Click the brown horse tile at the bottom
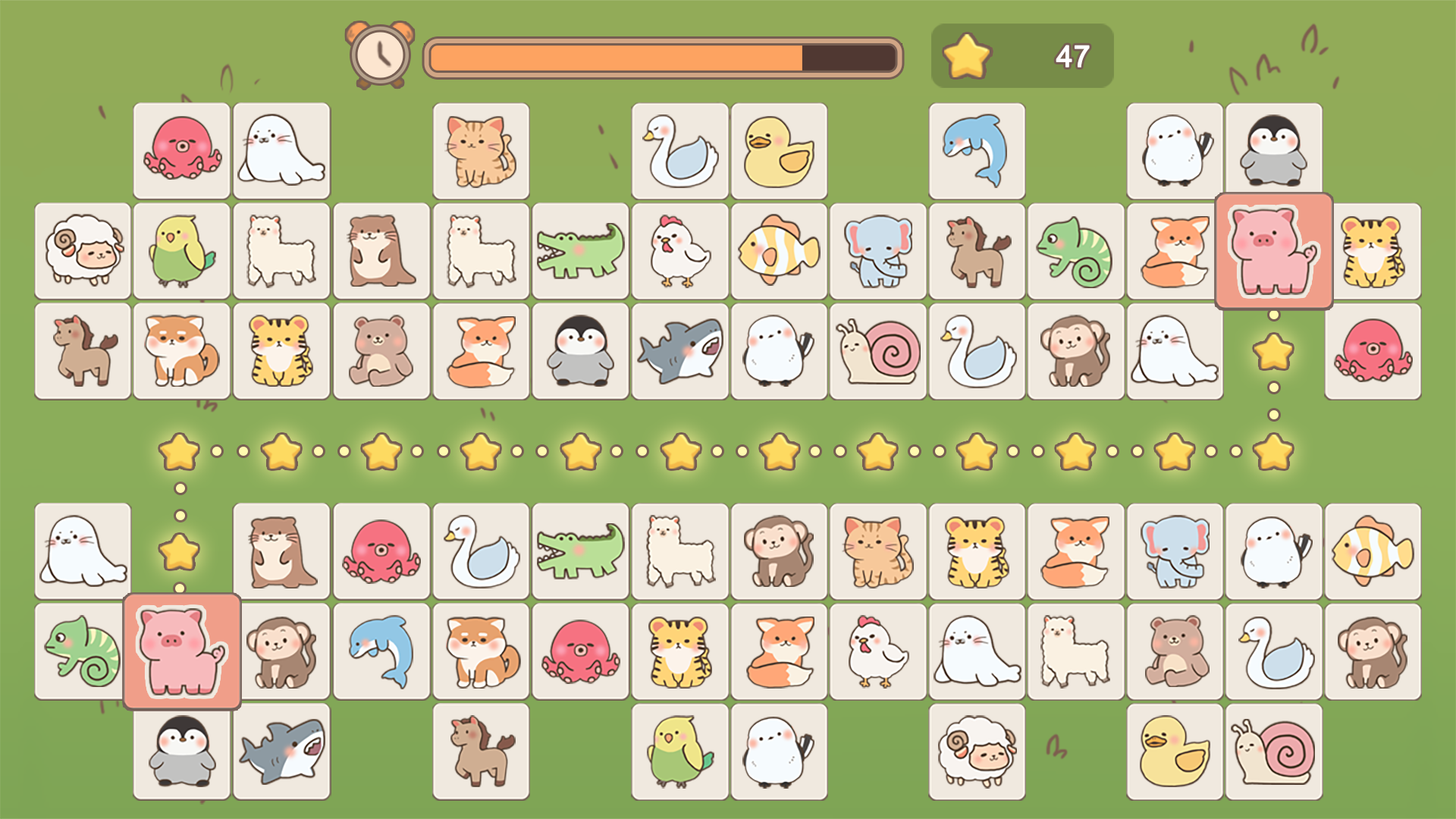The width and height of the screenshot is (1456, 819). tap(481, 749)
